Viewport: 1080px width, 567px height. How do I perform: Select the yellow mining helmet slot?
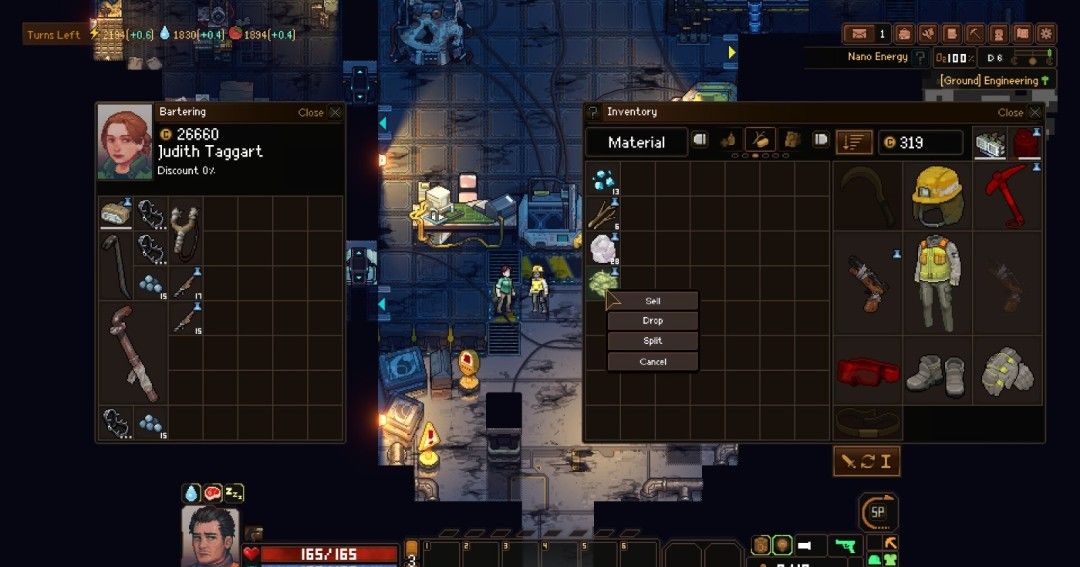click(937, 197)
